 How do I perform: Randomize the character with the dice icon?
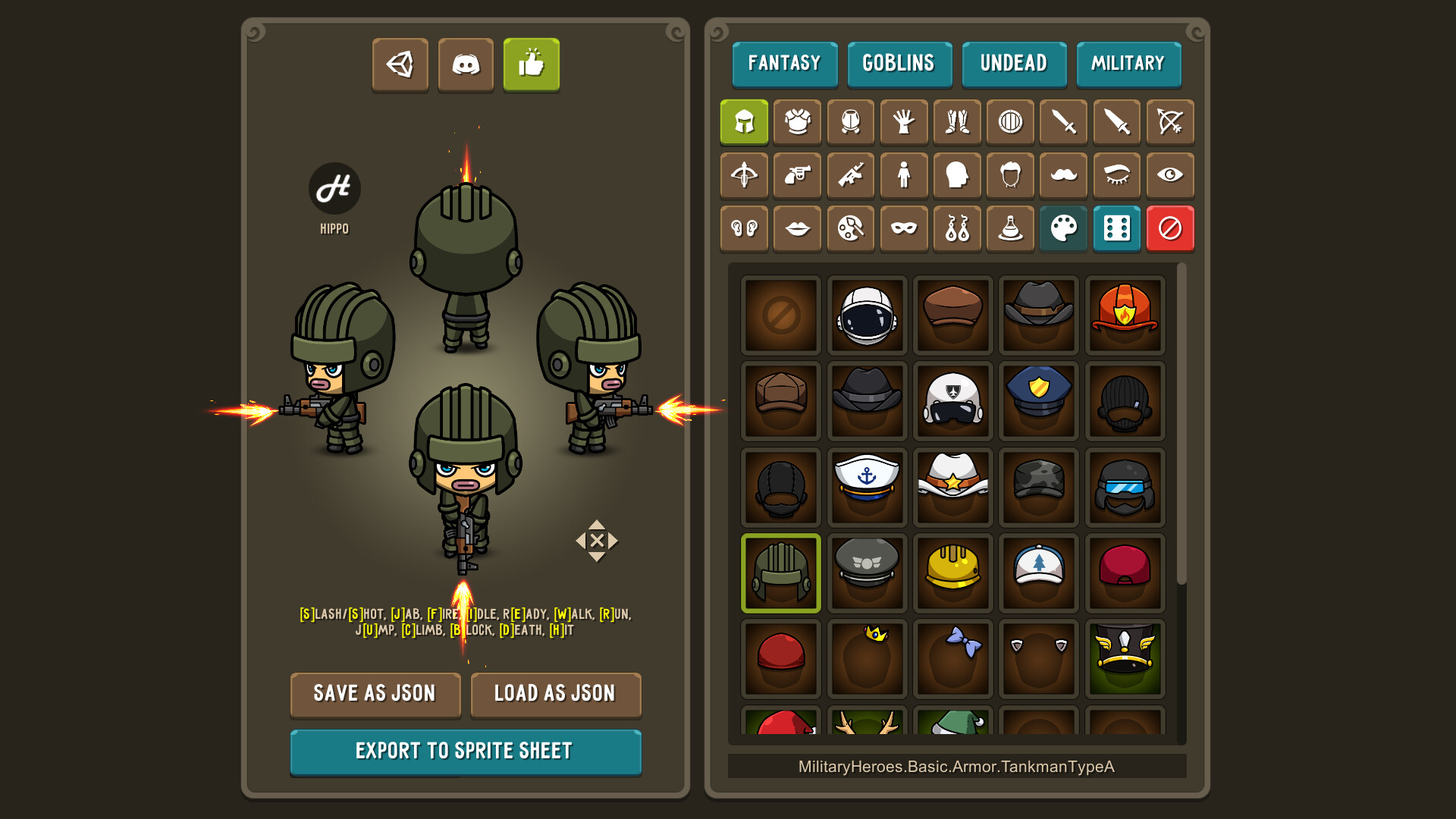pyautogui.click(x=1116, y=228)
